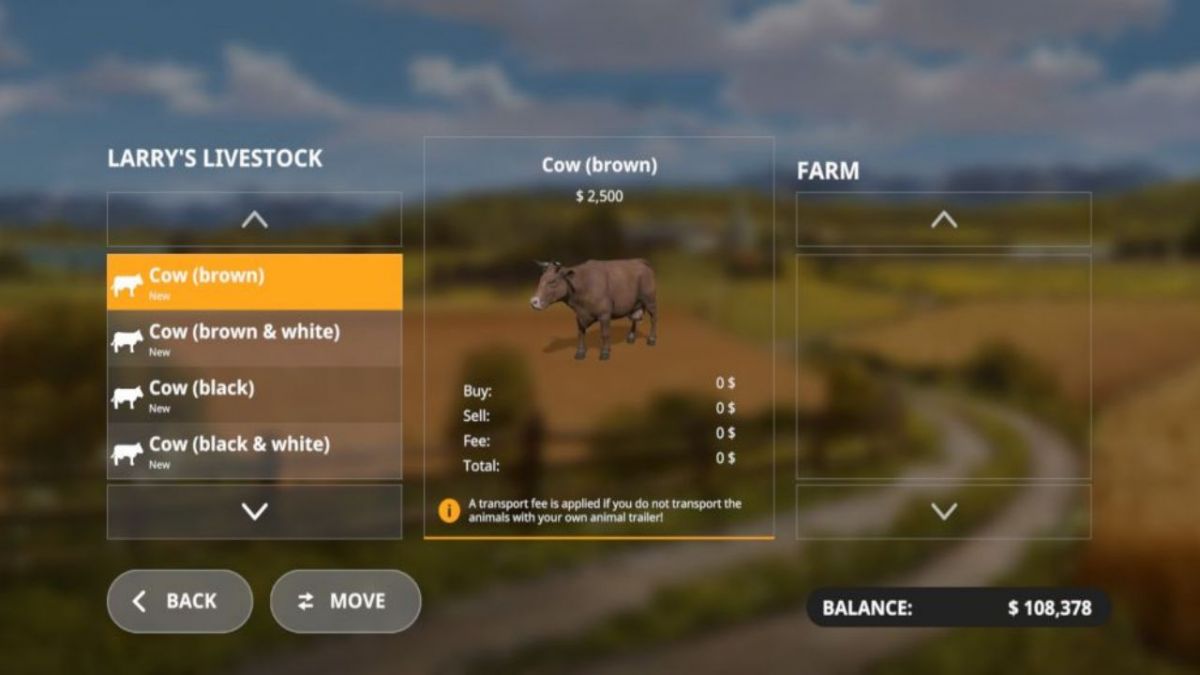1200x675 pixels.
Task: Pick the Cow (black) list entry
Action: [254, 394]
